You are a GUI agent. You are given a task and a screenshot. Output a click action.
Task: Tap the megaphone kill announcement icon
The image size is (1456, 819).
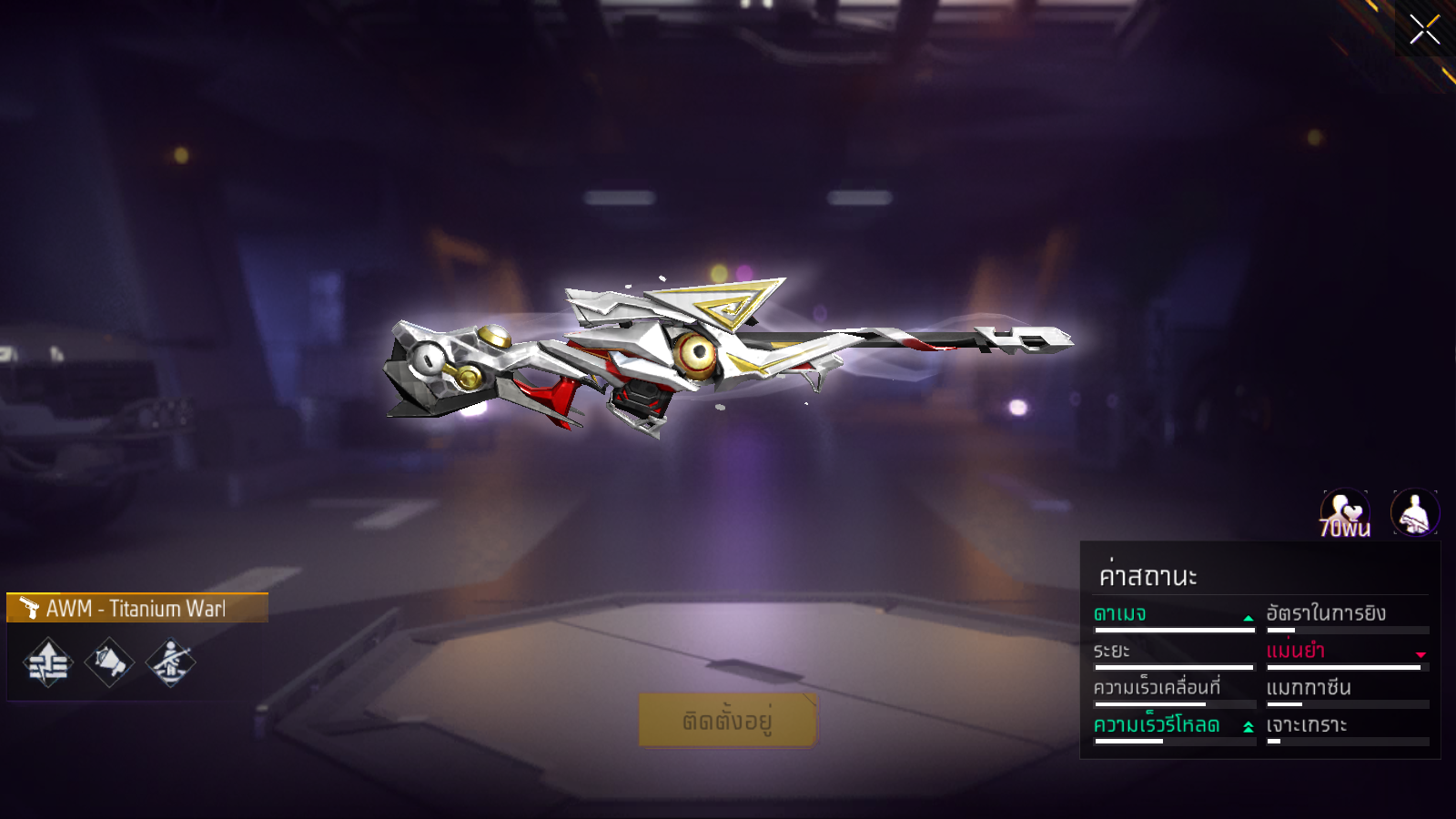click(109, 662)
